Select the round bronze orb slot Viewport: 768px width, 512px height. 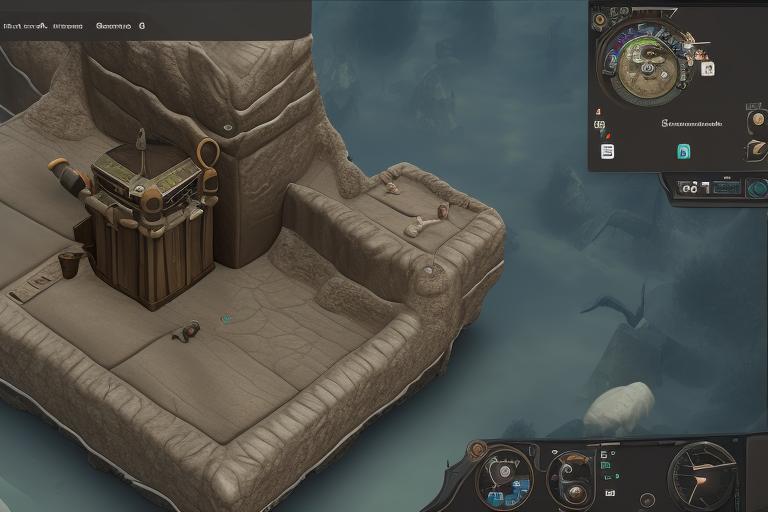[757, 121]
